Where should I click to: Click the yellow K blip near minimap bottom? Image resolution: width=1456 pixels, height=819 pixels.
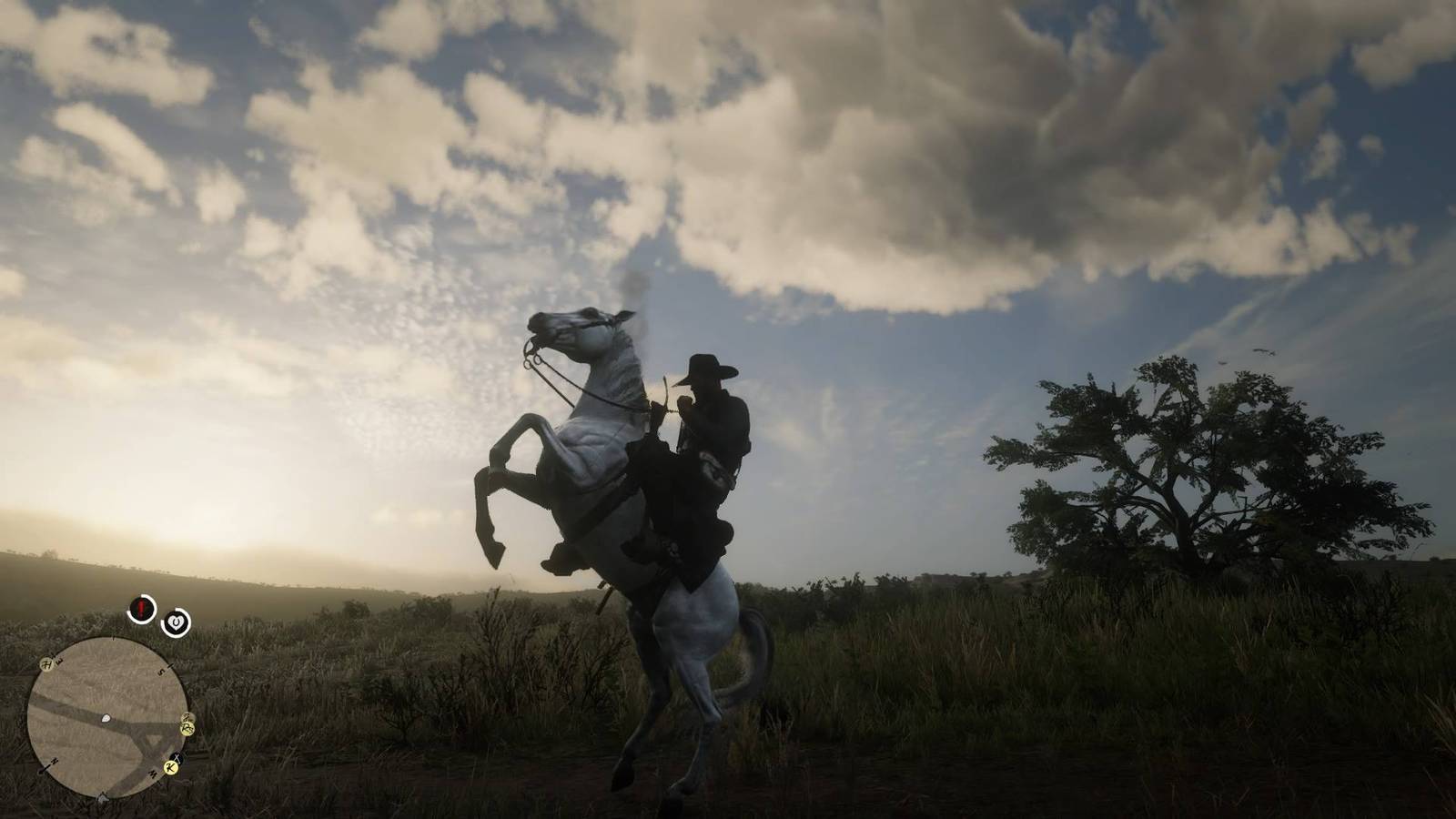click(x=169, y=768)
